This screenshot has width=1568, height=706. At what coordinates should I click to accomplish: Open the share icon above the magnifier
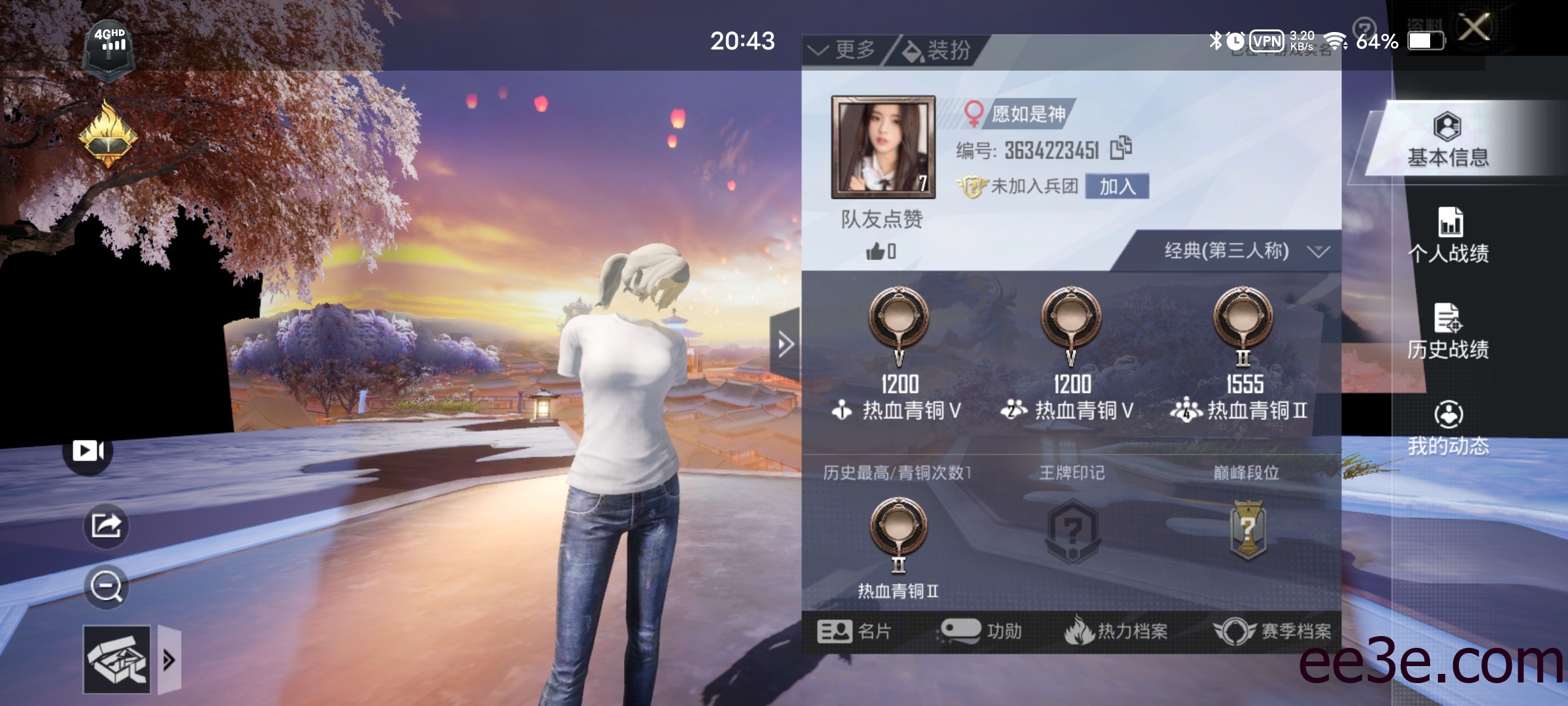click(x=105, y=524)
